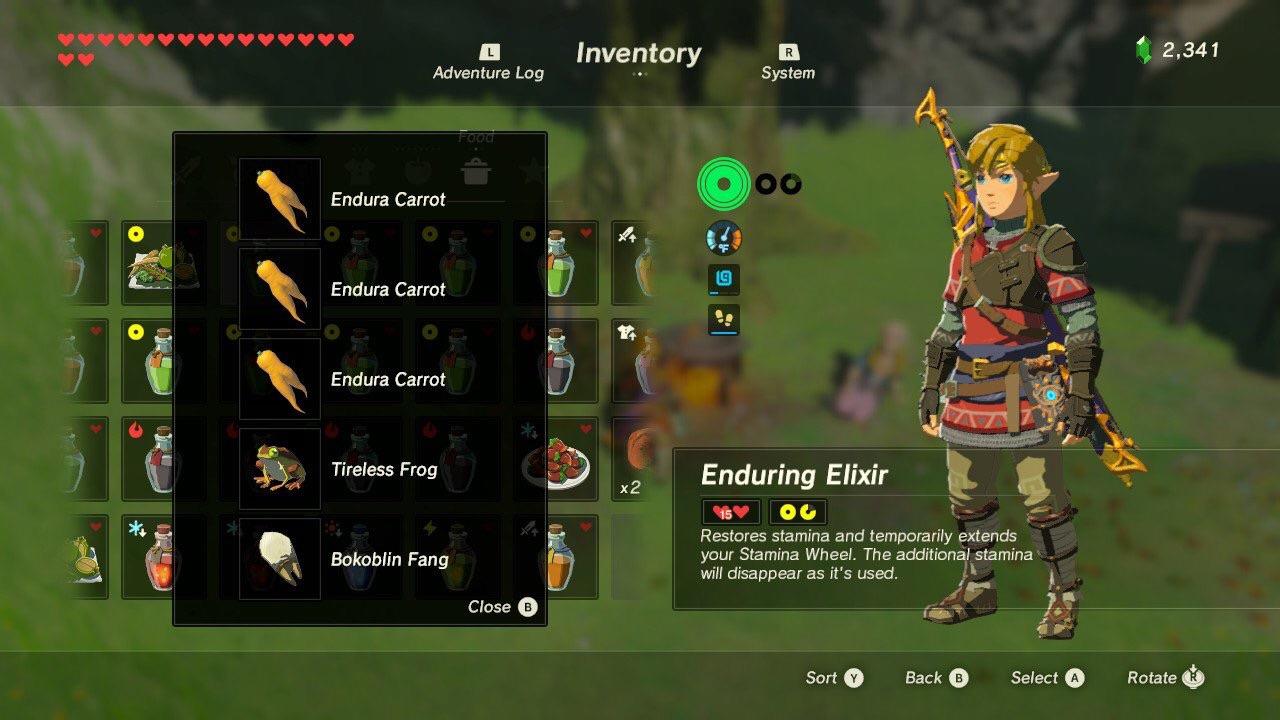Click the rupee gem next to 2,341
This screenshot has width=1280, height=720.
click(1146, 44)
